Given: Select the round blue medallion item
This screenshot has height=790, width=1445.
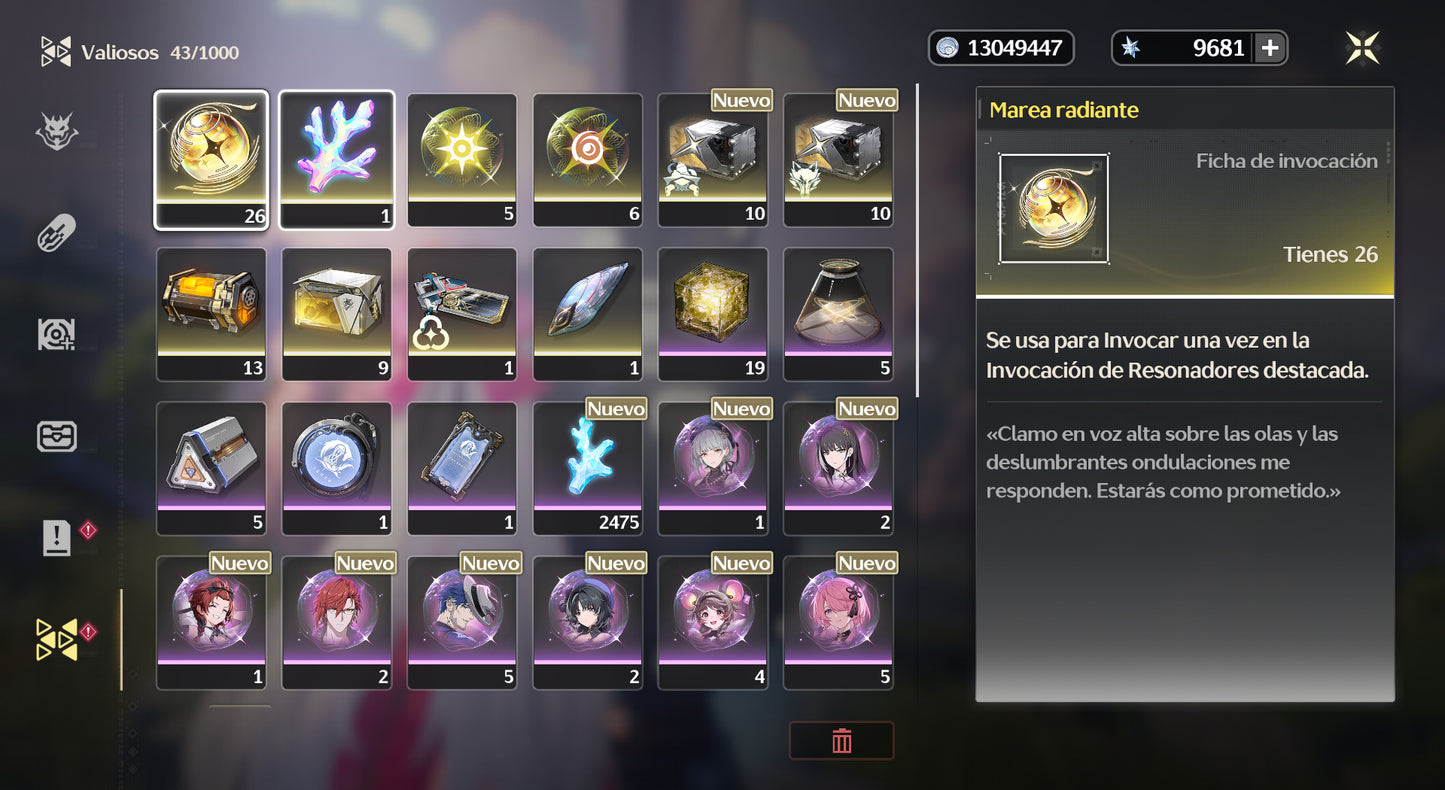Looking at the screenshot, I should (x=336, y=468).
